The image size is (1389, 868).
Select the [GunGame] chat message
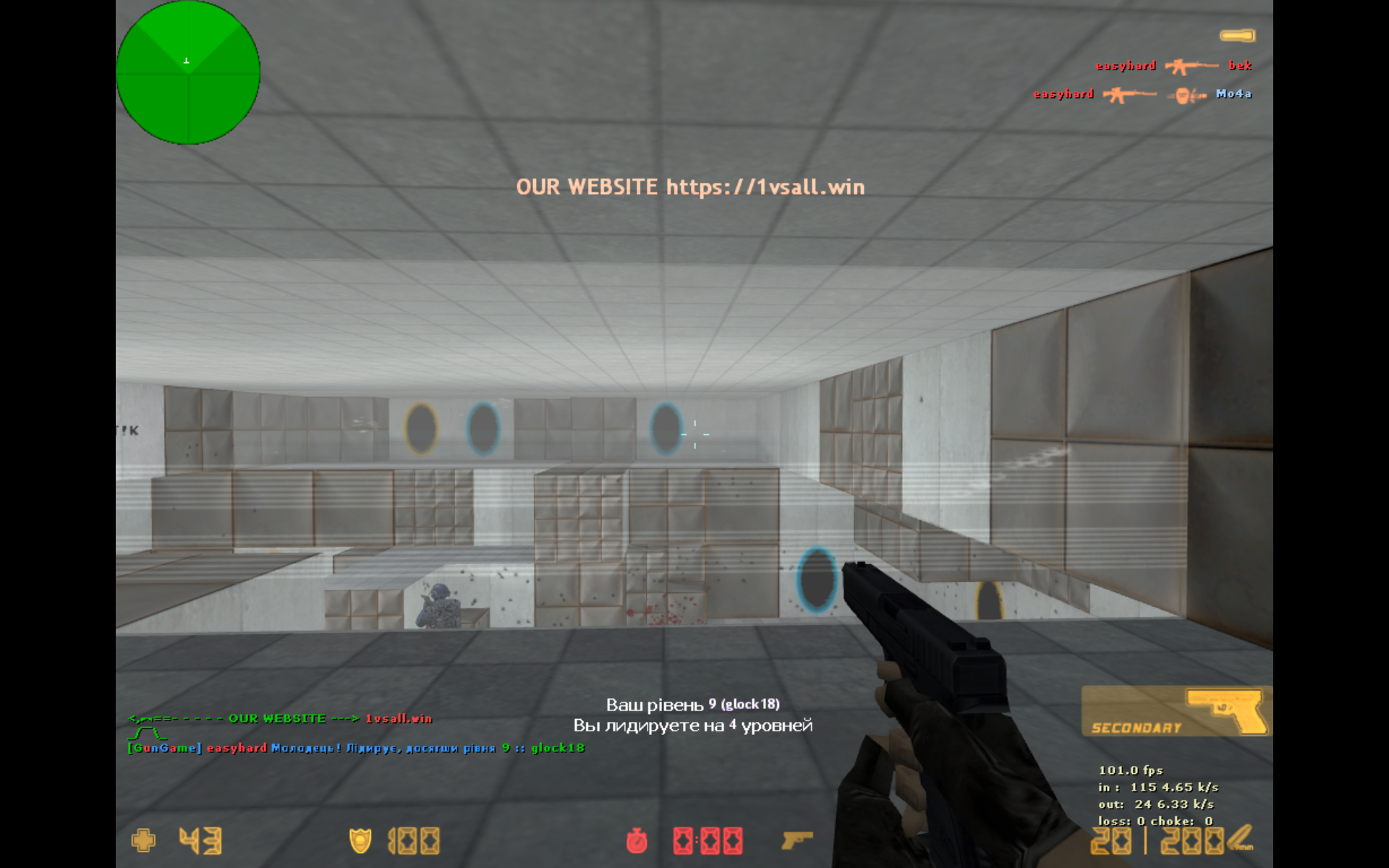(354, 749)
